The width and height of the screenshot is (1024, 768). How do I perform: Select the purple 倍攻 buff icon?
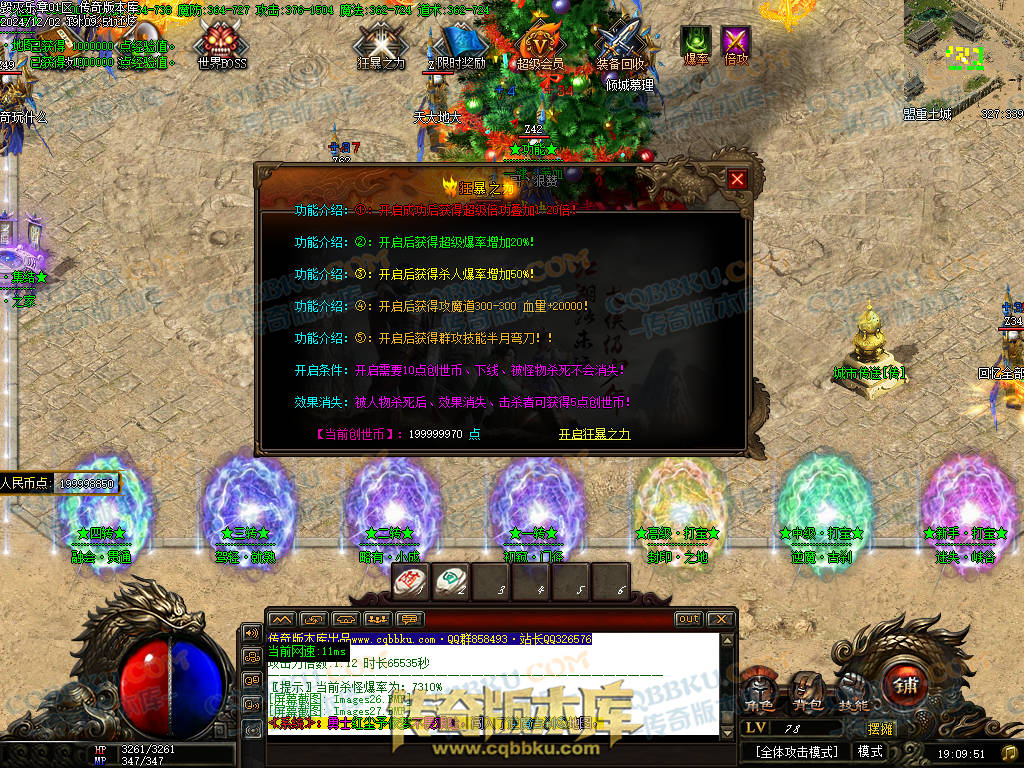pyautogui.click(x=736, y=41)
